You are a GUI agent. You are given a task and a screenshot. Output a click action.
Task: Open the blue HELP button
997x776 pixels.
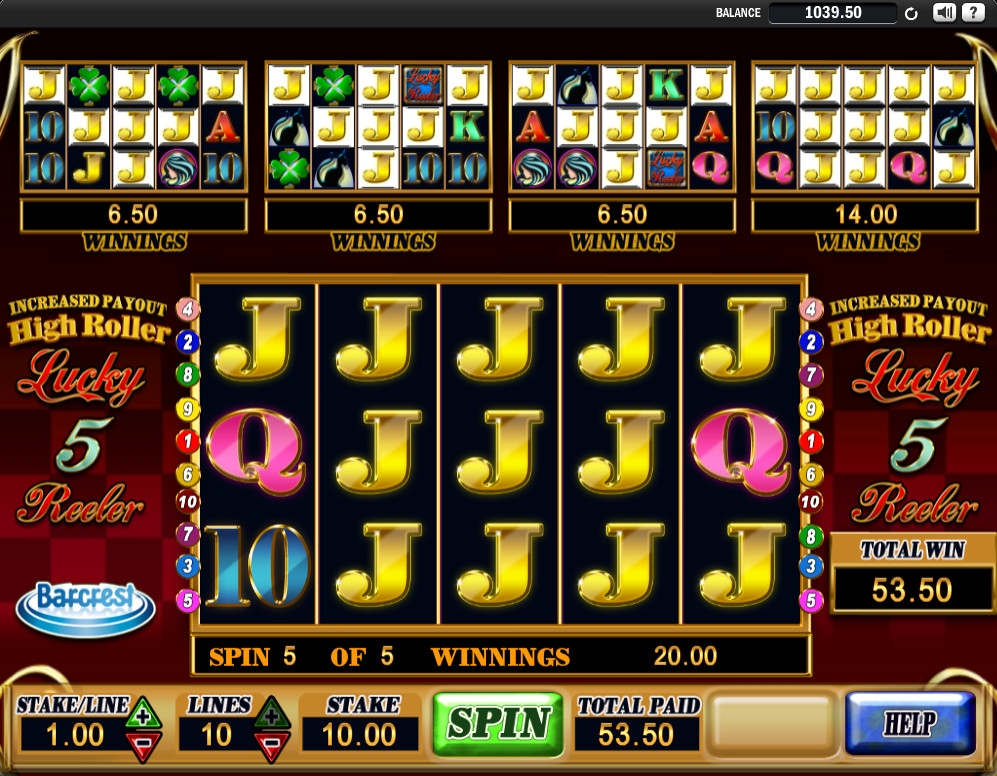[x=910, y=723]
